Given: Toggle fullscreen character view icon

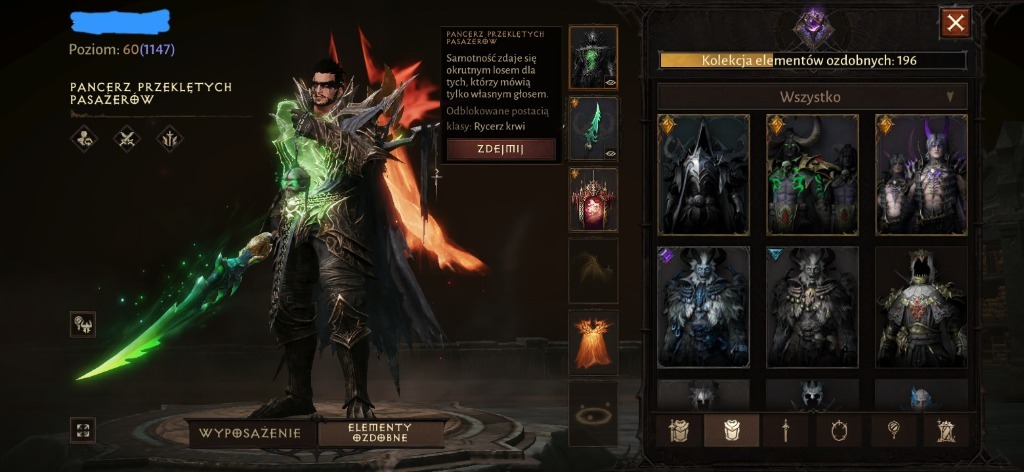Looking at the screenshot, I should point(83,430).
